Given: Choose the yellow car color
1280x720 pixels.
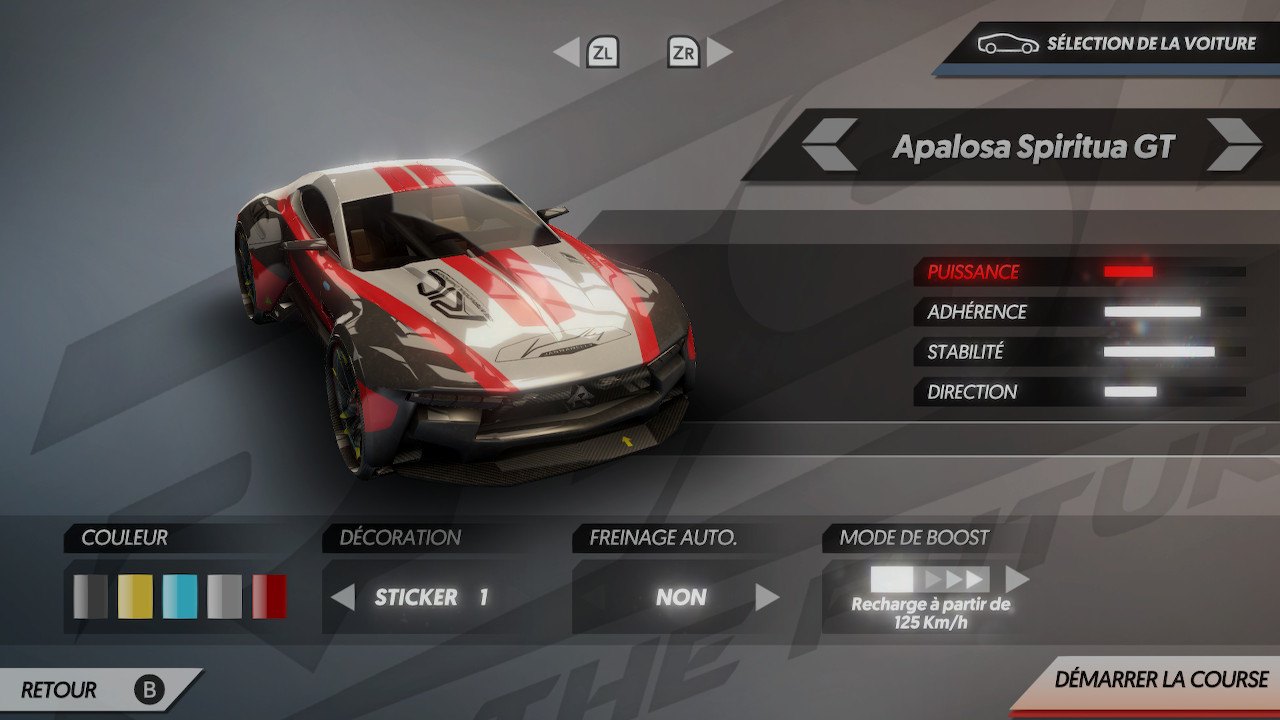Looking at the screenshot, I should [x=135, y=596].
